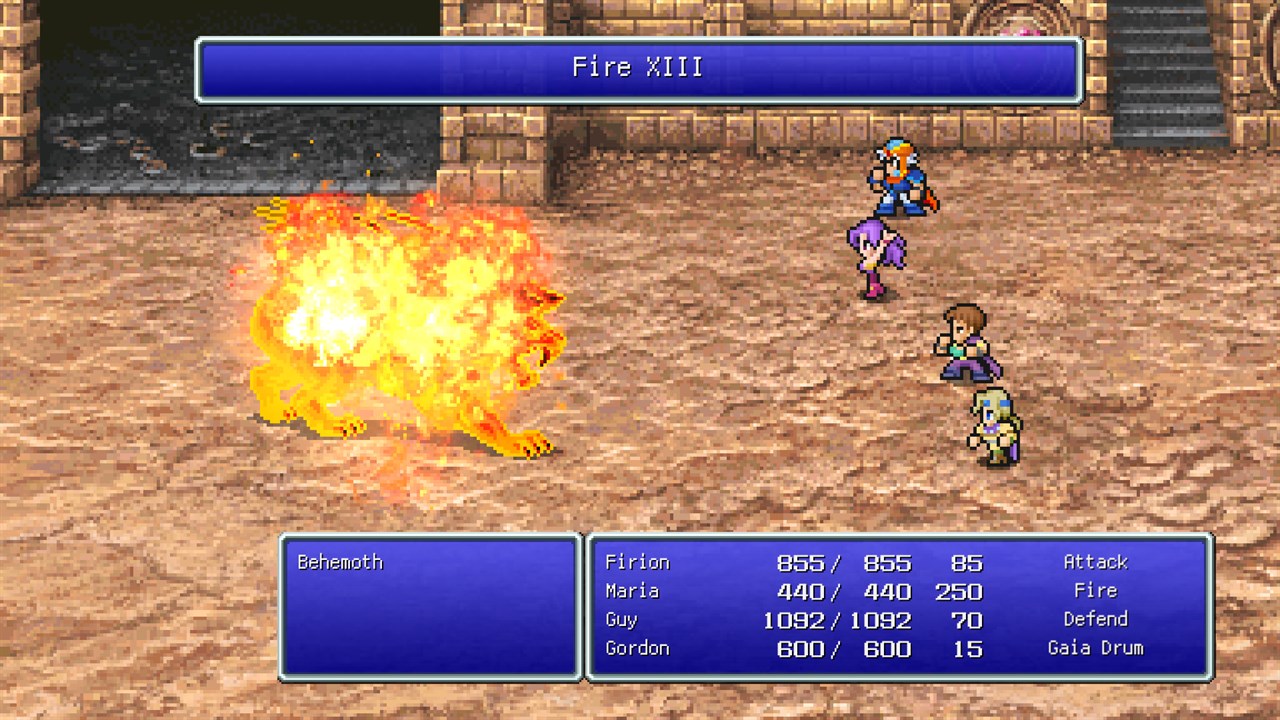Choose Firion in the party list
The width and height of the screenshot is (1280, 720).
(637, 562)
